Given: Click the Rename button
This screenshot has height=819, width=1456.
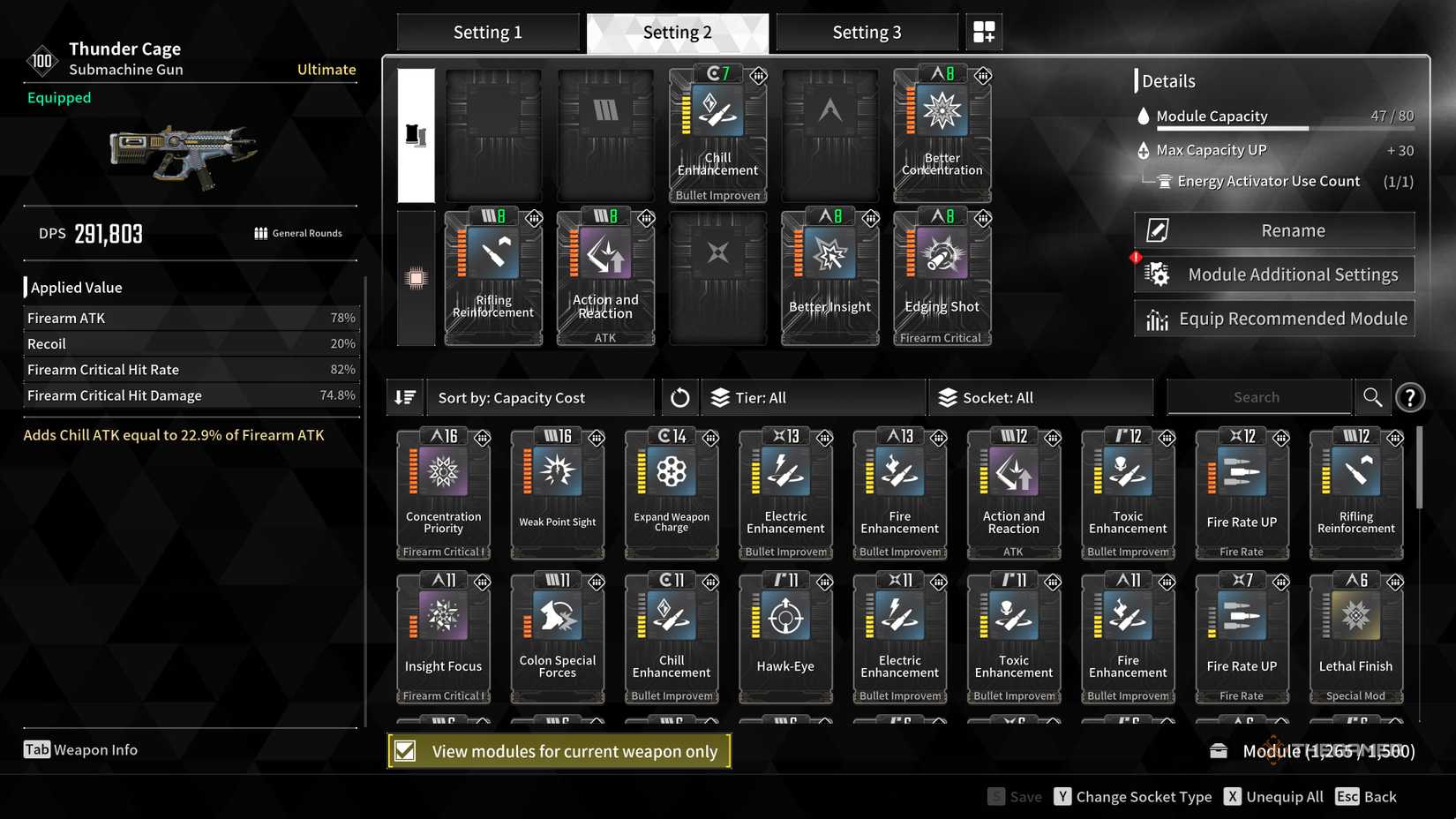Looking at the screenshot, I should 1273,229.
